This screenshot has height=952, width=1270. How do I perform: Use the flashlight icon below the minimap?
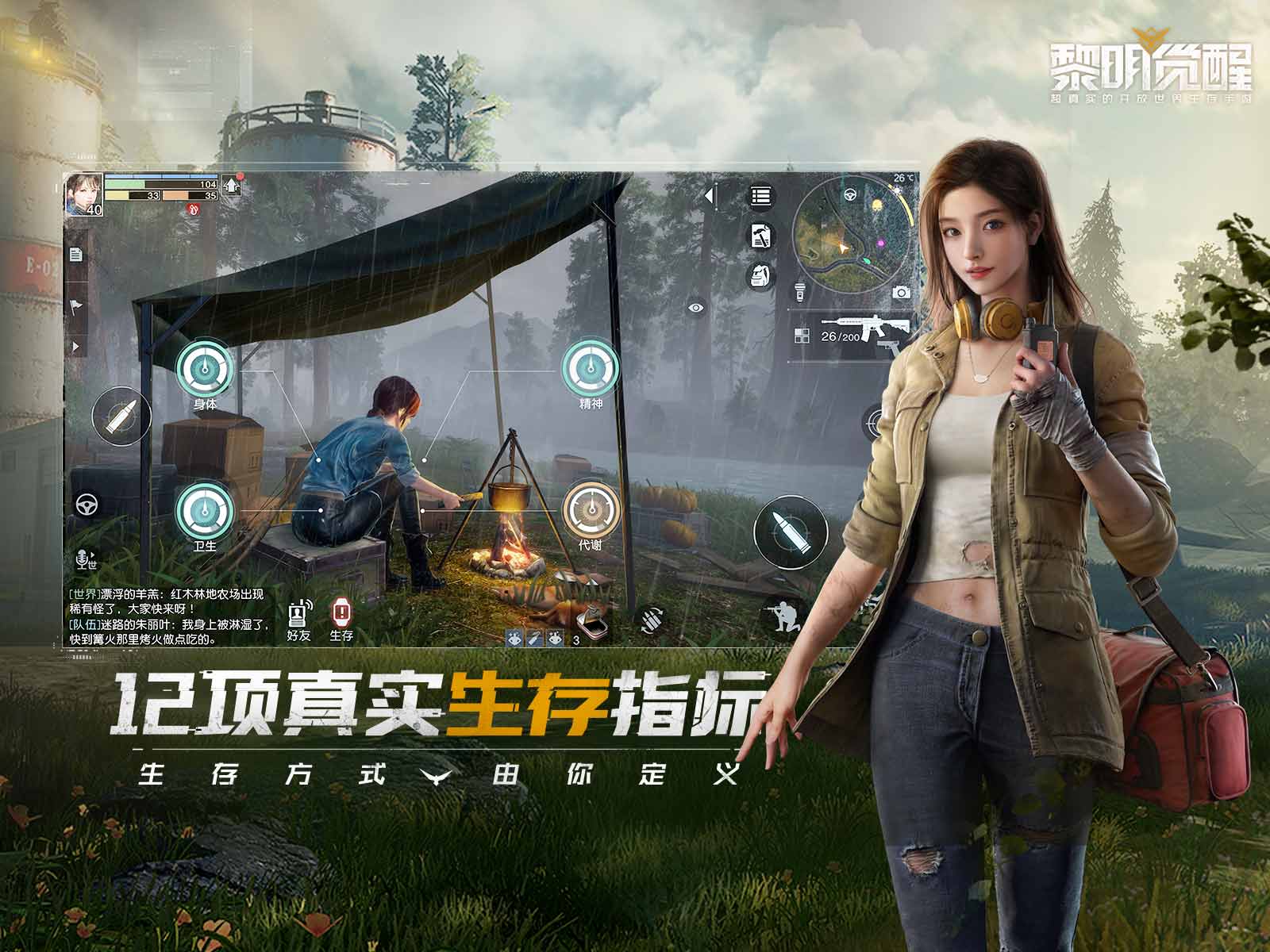click(800, 293)
